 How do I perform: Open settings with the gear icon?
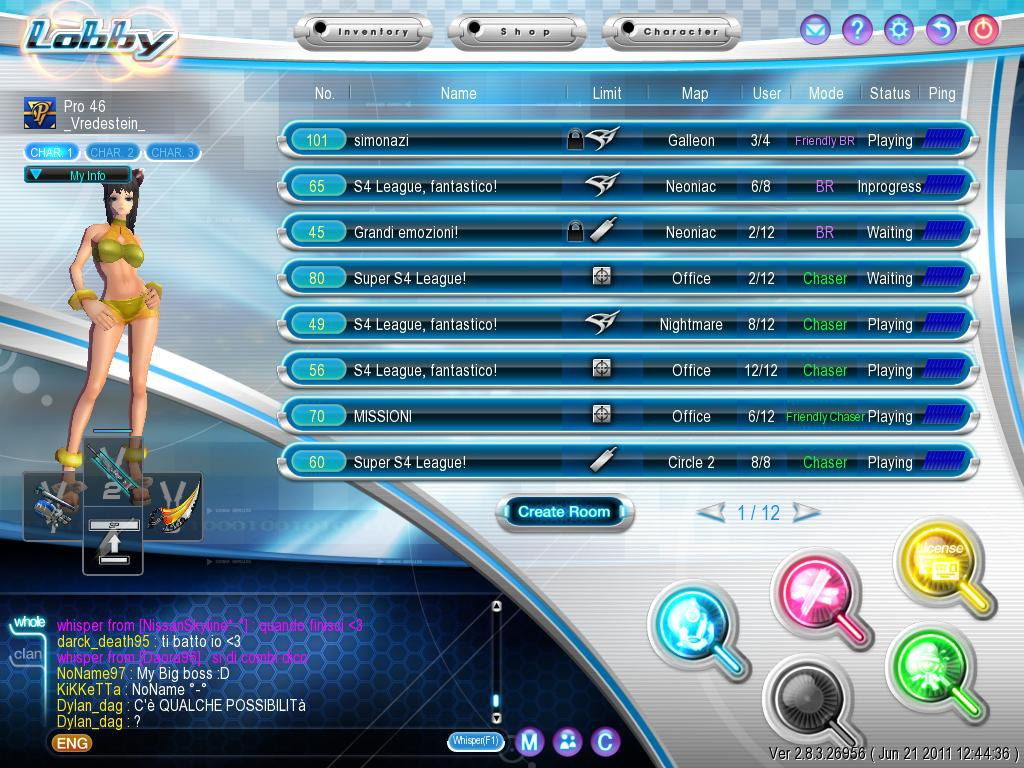899,30
